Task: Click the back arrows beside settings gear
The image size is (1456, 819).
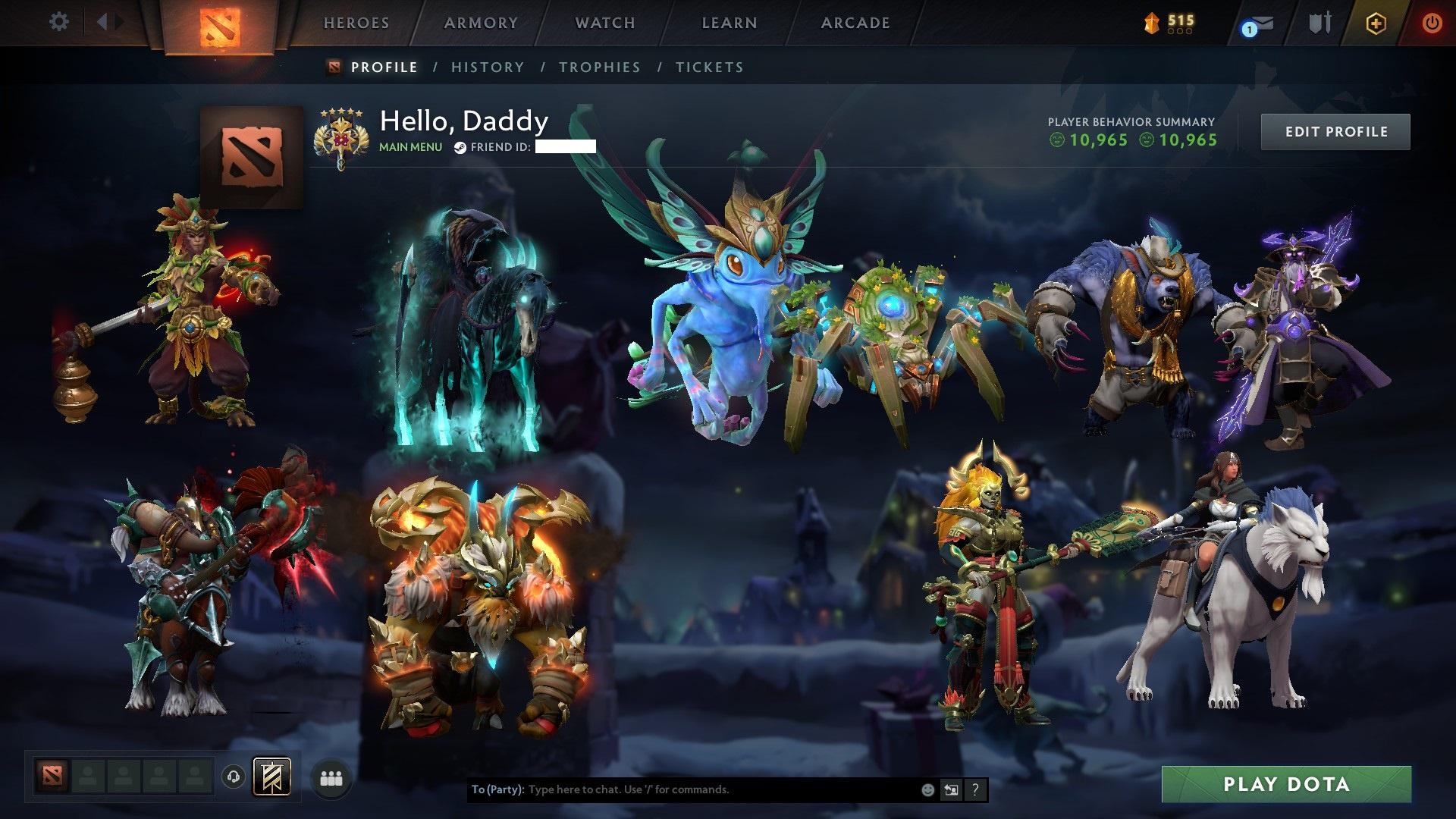Action: pos(108,22)
